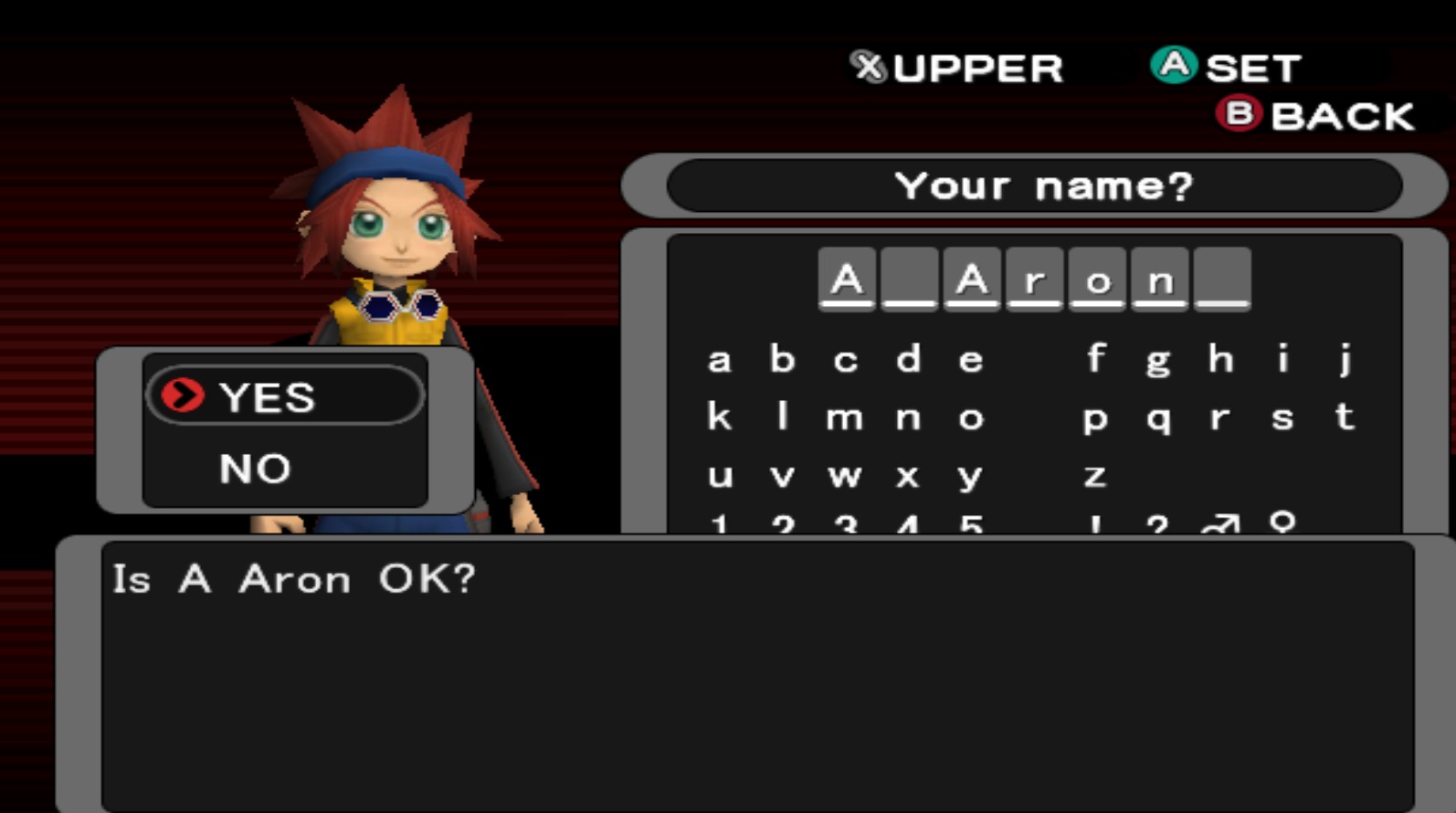Pick the letter m key
The height and width of the screenshot is (813, 1456).
click(845, 418)
